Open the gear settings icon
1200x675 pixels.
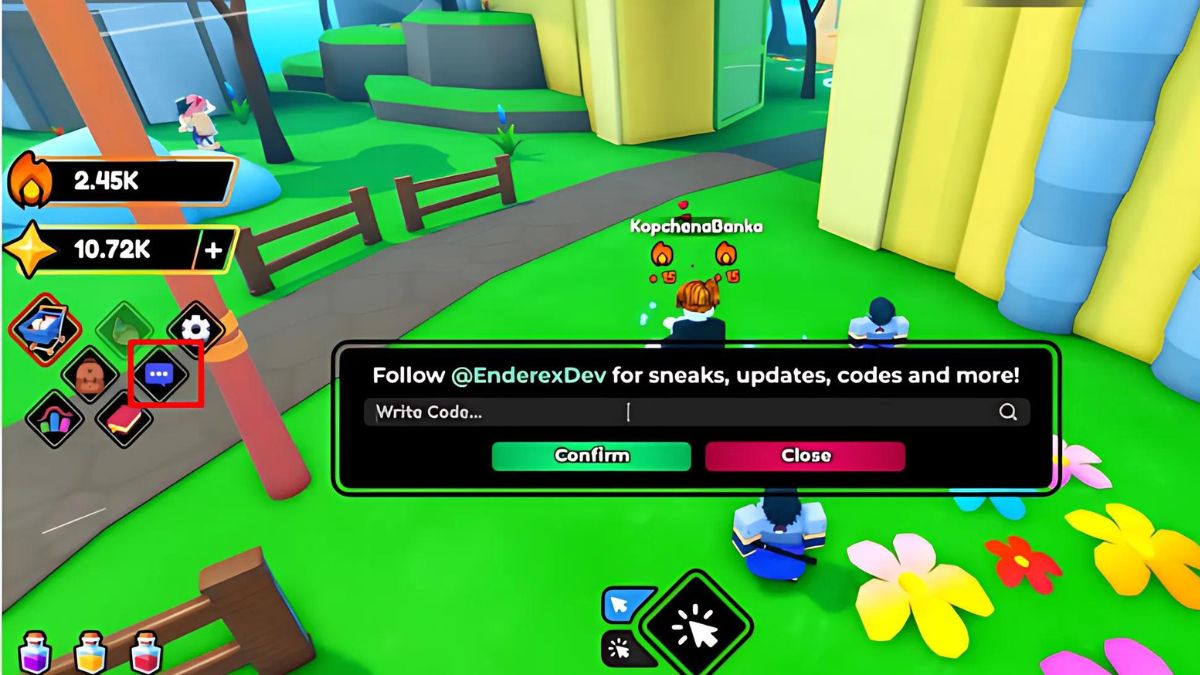[195, 328]
